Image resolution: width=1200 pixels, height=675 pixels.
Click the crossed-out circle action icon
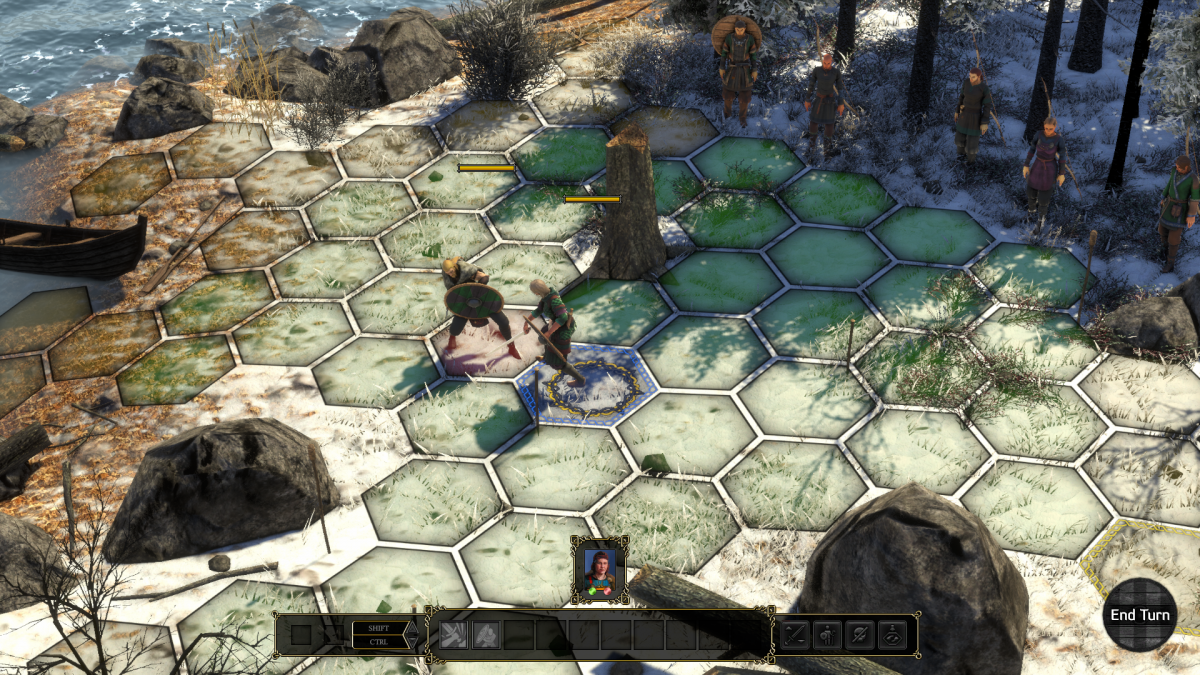click(x=859, y=634)
